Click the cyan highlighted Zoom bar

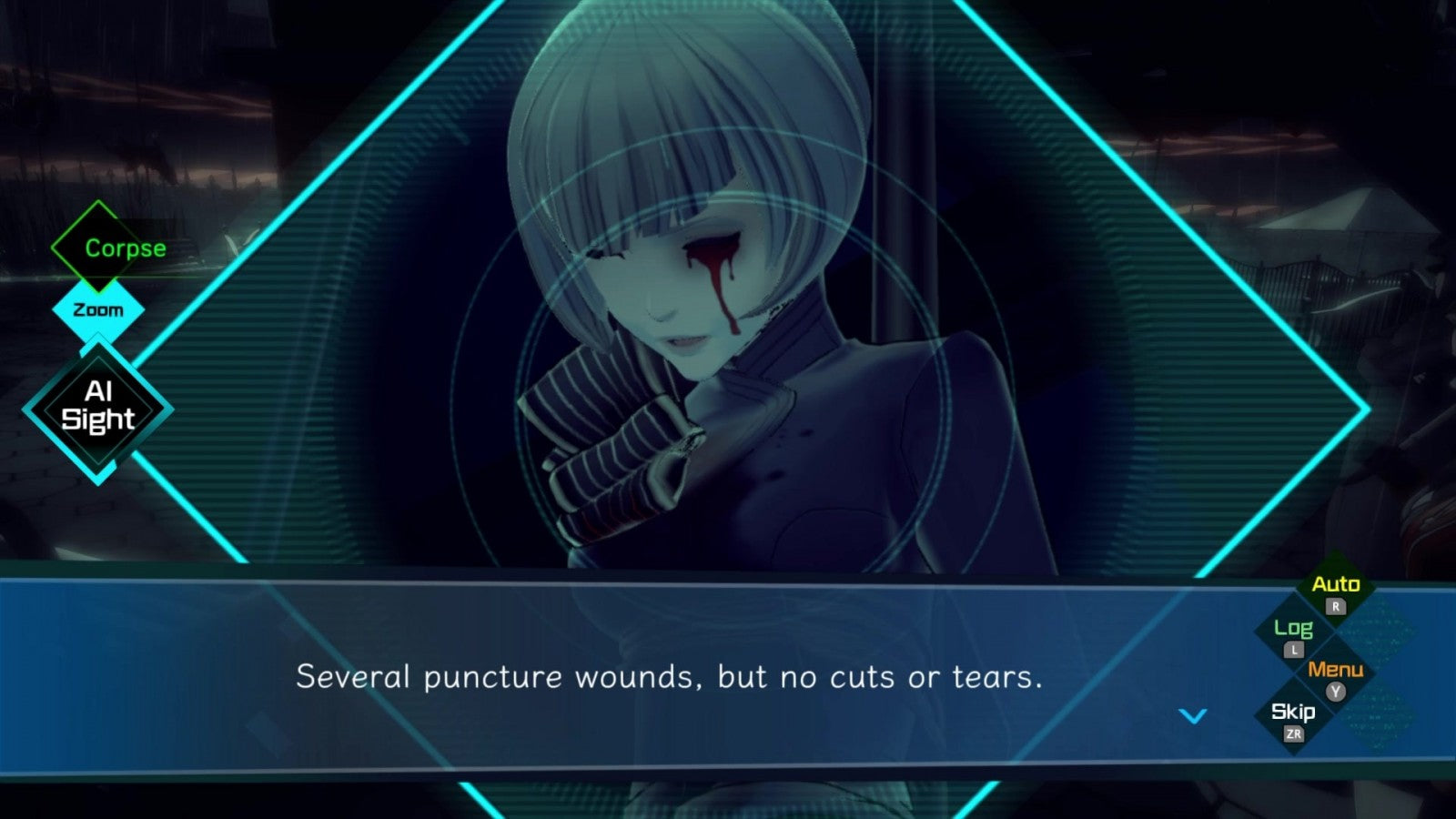[97, 309]
